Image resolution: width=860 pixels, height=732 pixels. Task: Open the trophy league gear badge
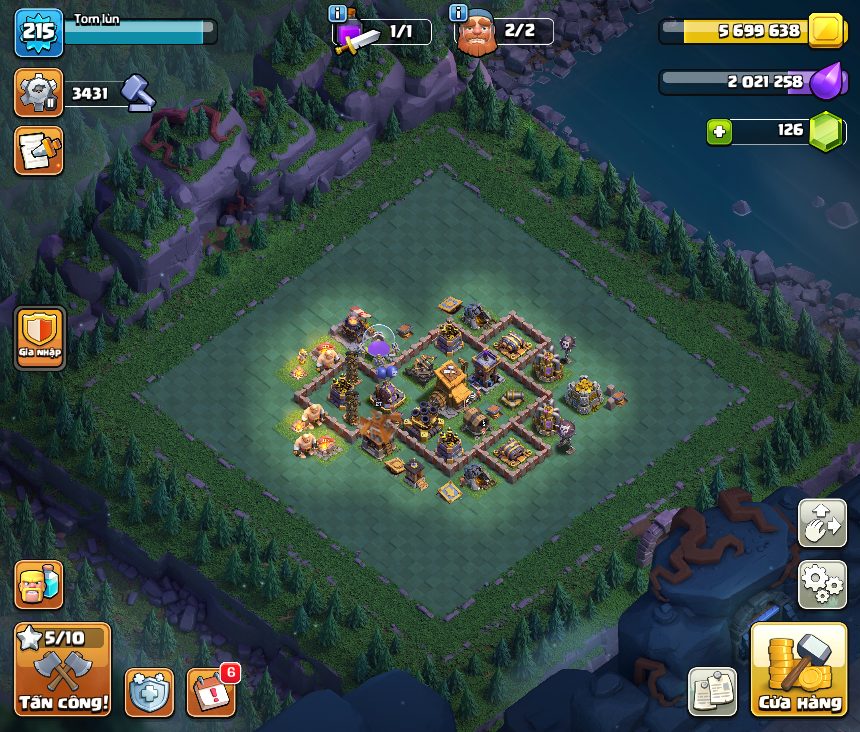point(38,93)
